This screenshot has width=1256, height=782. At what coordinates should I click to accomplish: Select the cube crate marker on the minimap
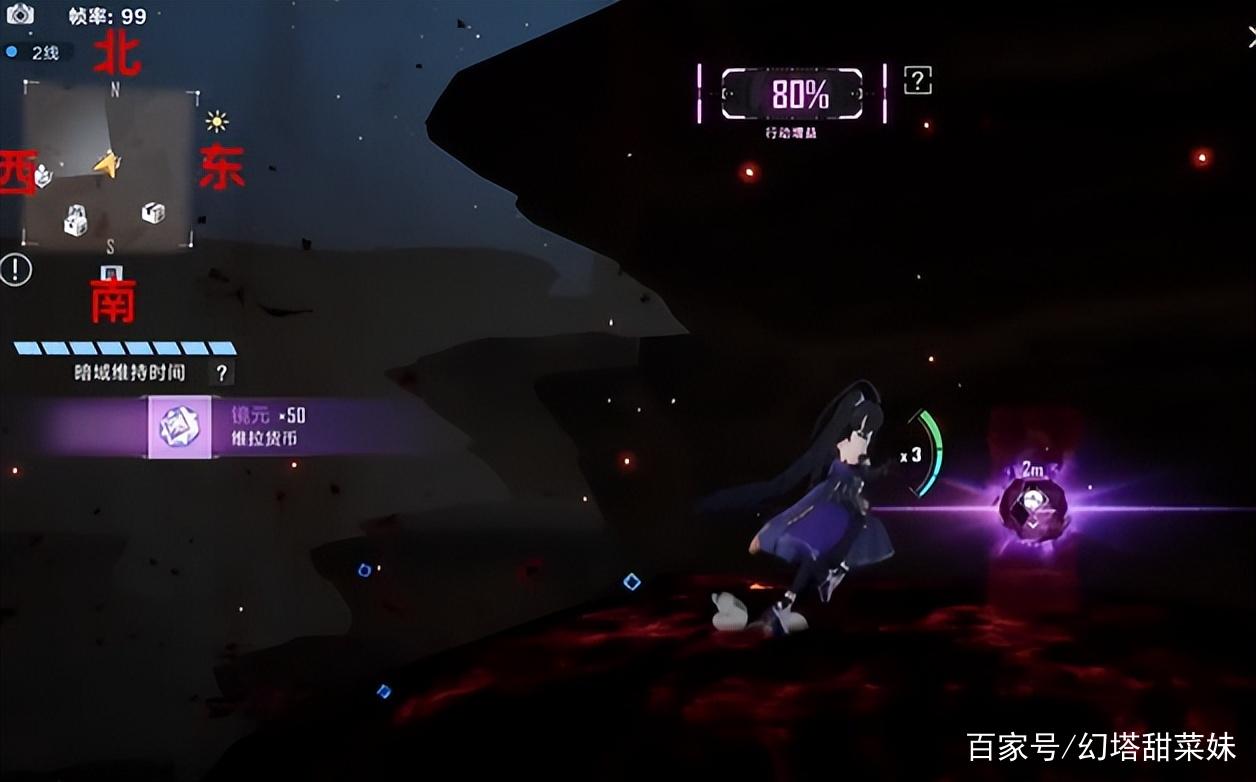[152, 212]
